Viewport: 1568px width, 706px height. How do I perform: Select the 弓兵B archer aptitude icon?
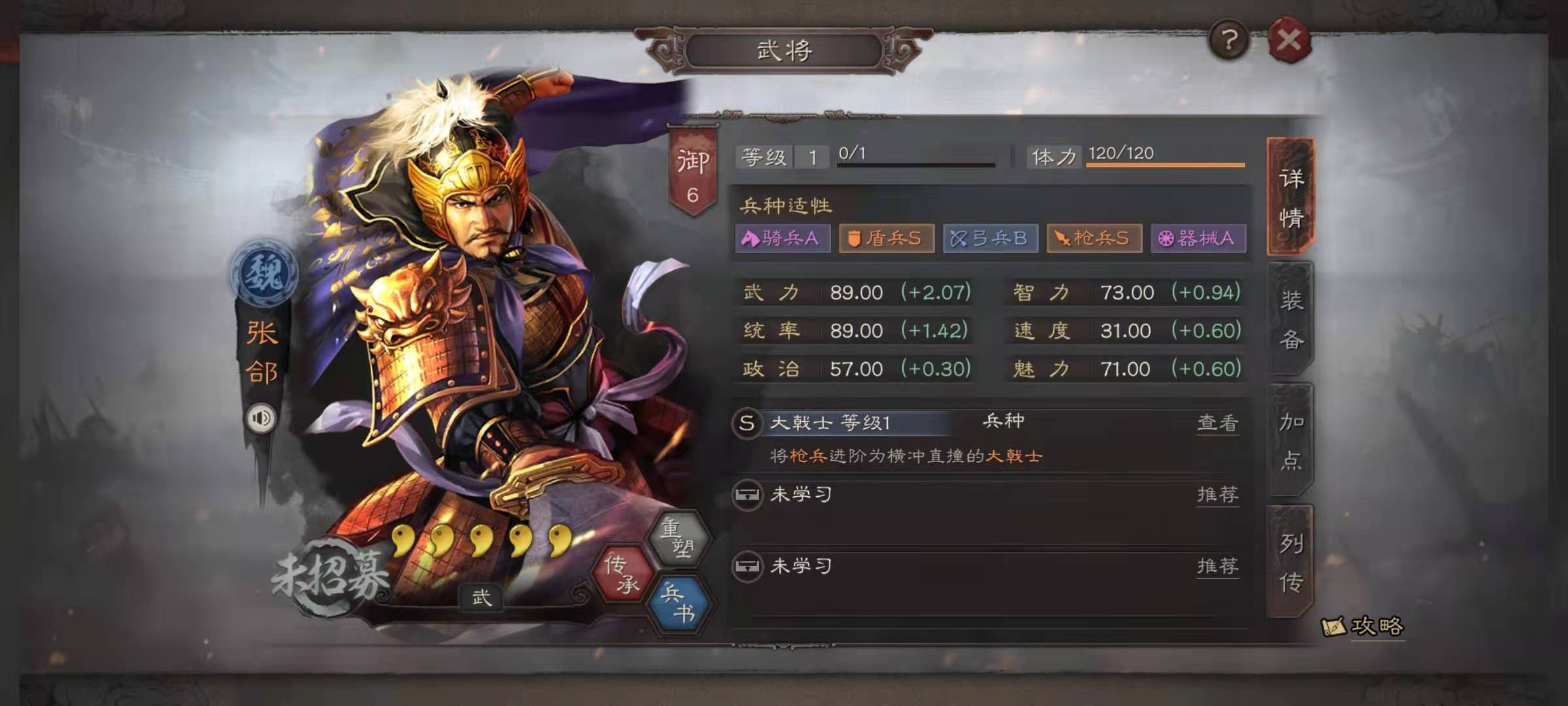pyautogui.click(x=990, y=239)
